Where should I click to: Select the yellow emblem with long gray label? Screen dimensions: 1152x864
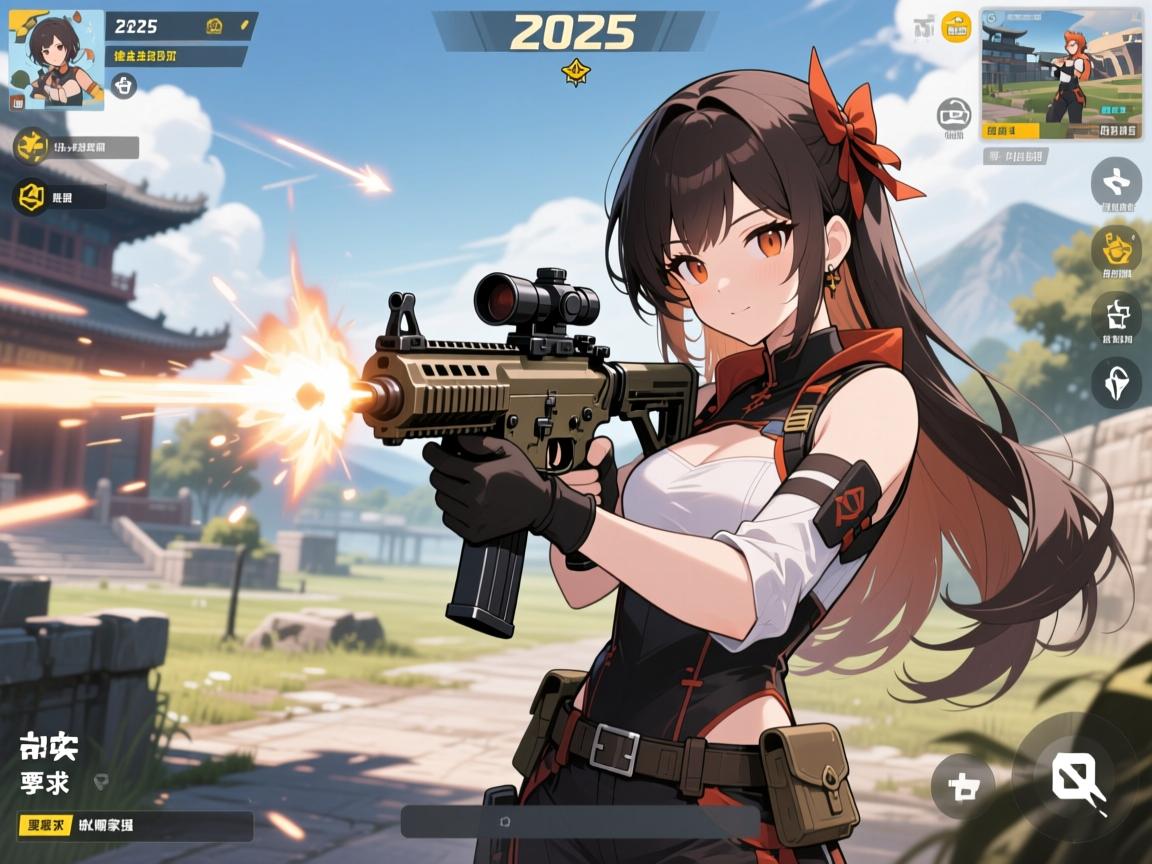[31, 147]
